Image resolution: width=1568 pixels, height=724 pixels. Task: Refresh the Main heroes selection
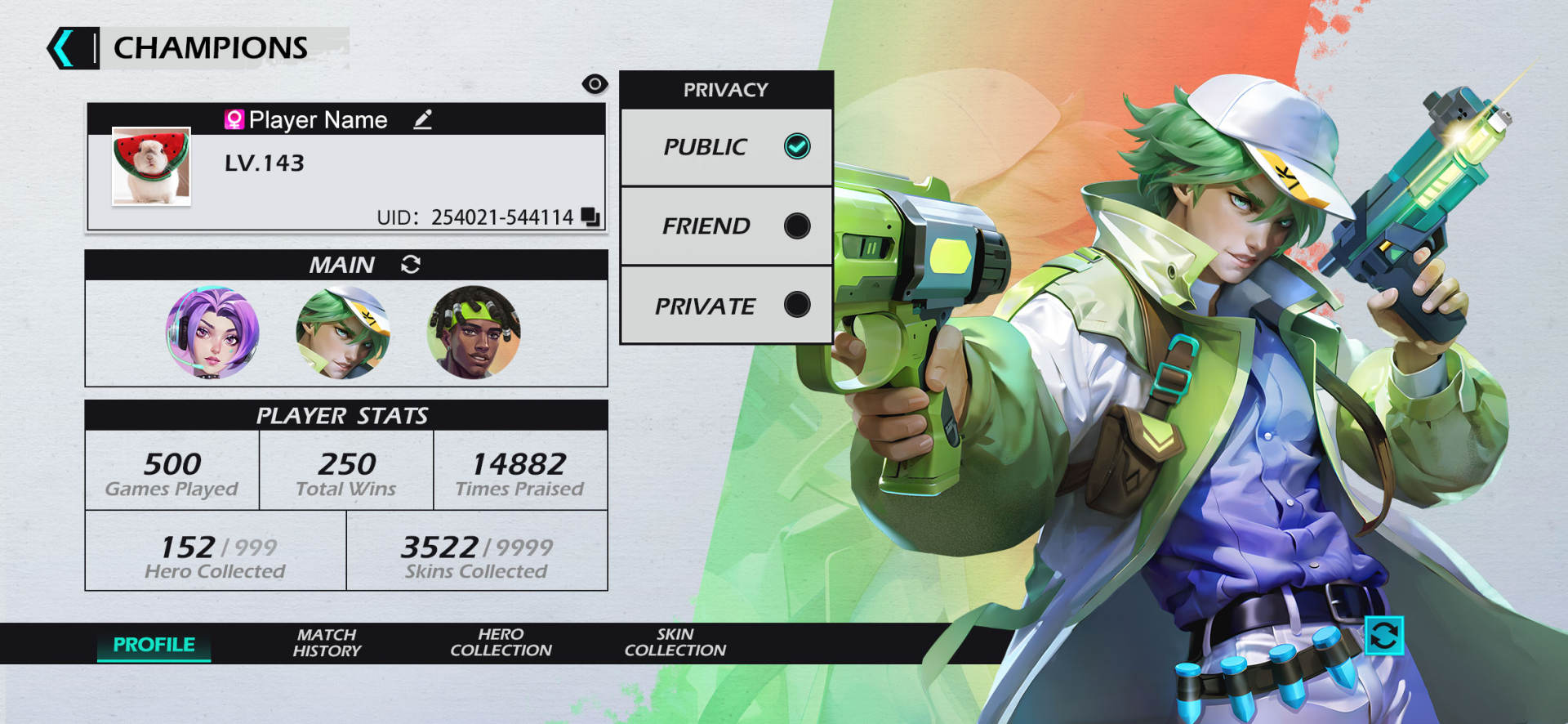411,264
